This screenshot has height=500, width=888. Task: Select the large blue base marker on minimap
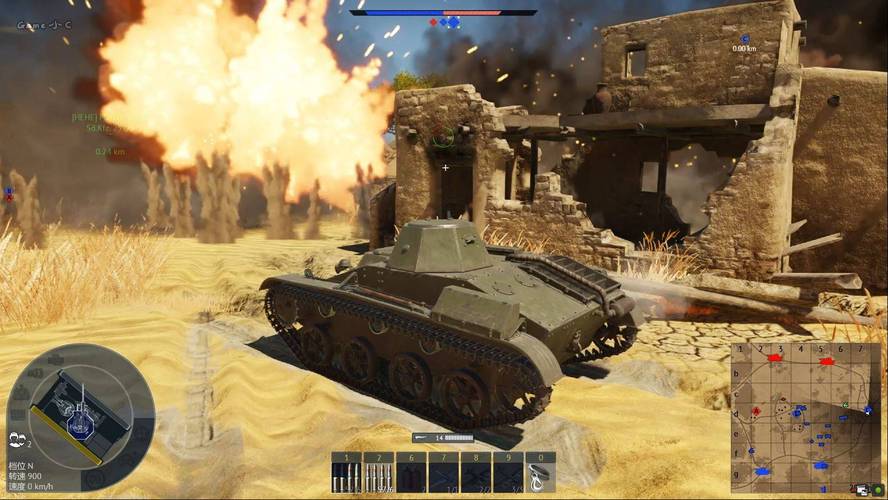(x=762, y=470)
